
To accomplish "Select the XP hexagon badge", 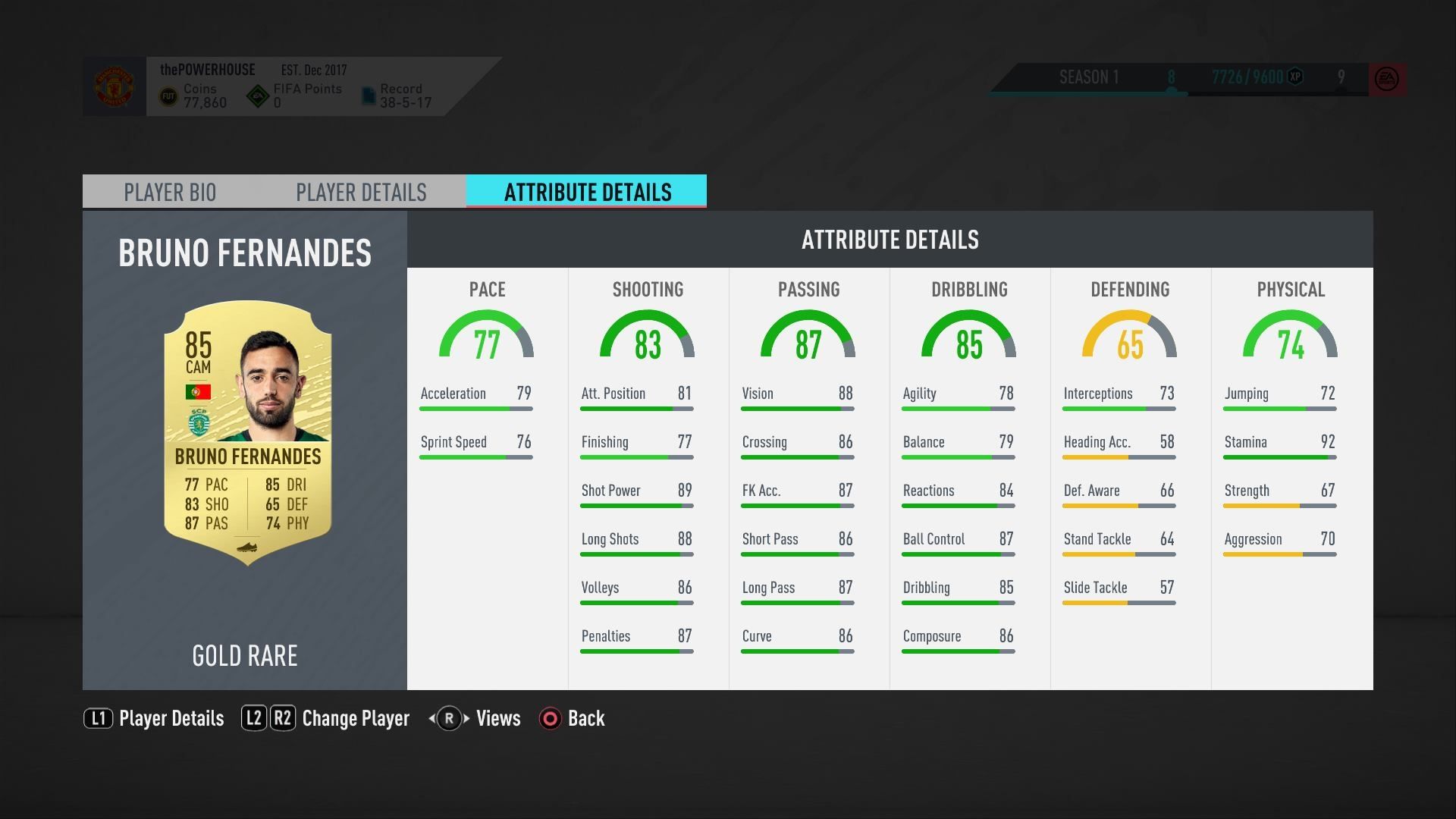I will (x=1294, y=77).
